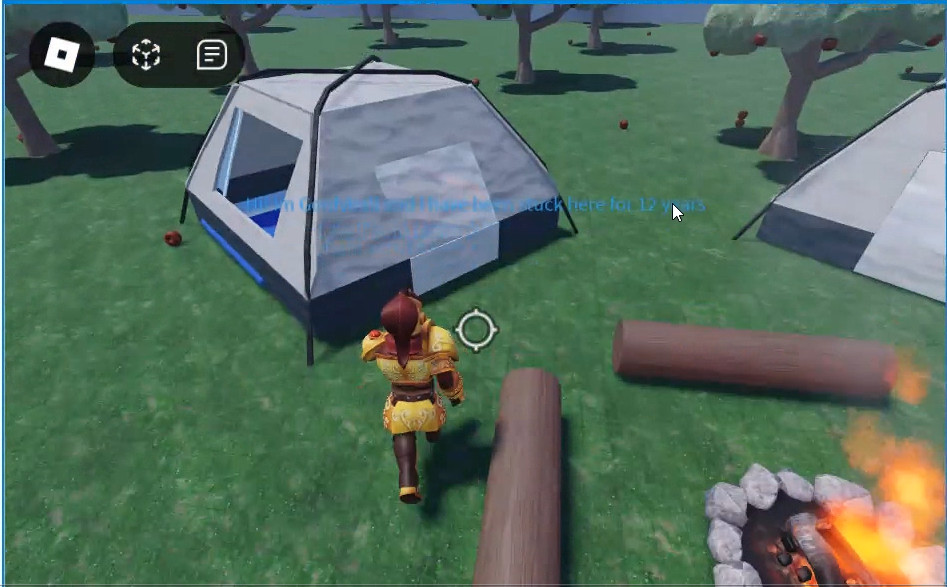Open the Roblox main menu
This screenshot has width=947, height=587.
tap(62, 54)
